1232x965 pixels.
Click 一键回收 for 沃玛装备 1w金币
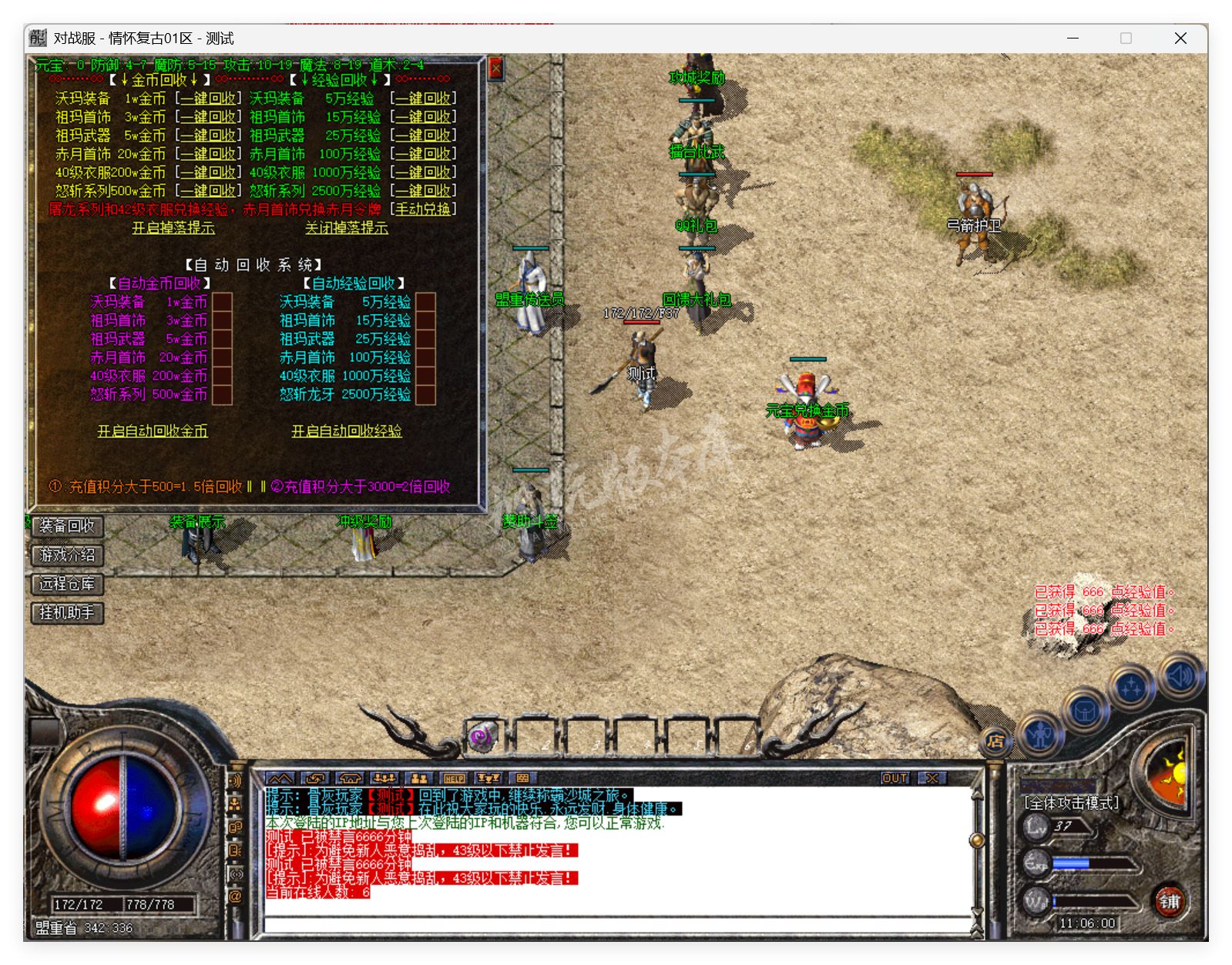pyautogui.click(x=208, y=99)
